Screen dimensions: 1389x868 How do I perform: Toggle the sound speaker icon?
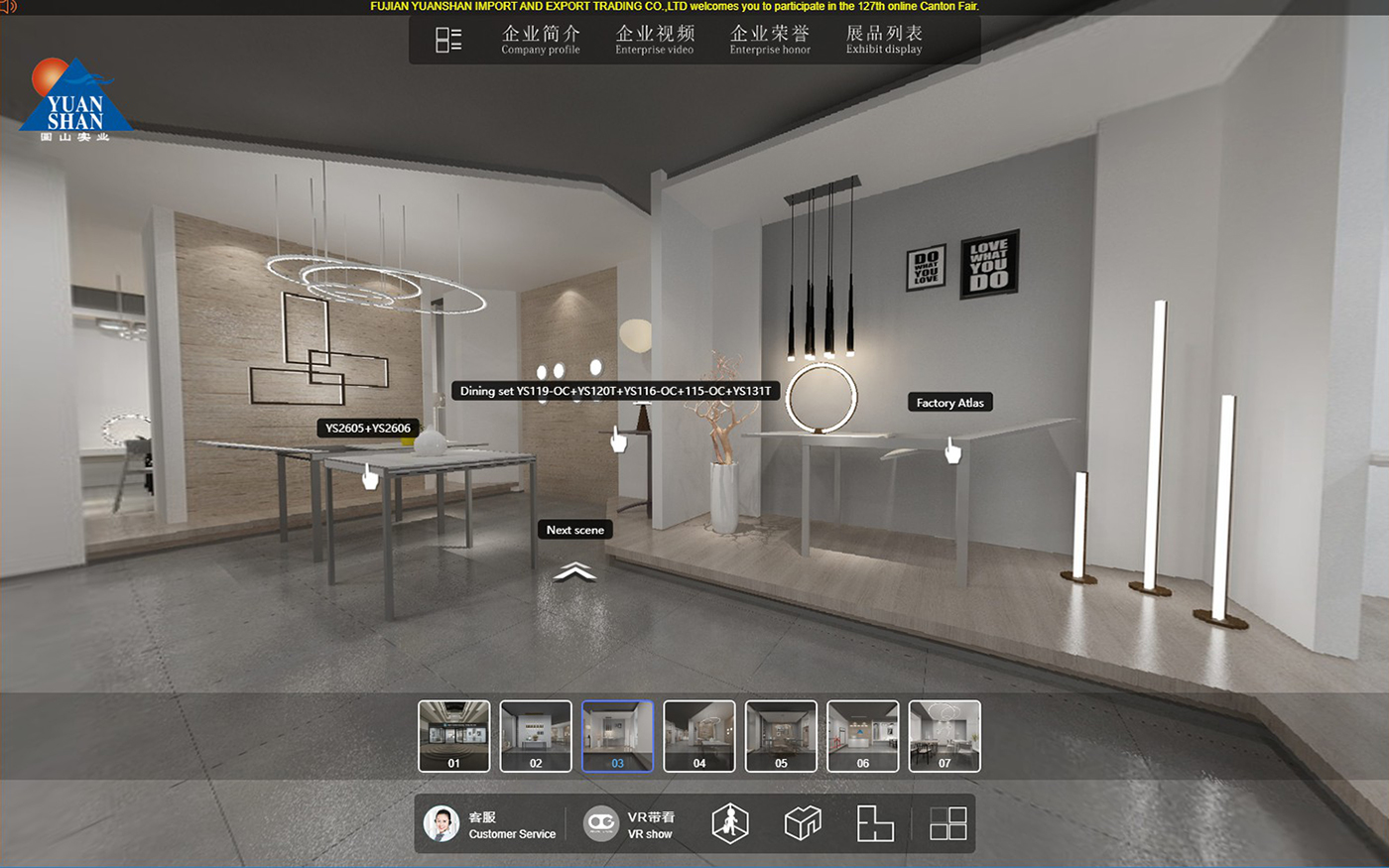[x=9, y=7]
